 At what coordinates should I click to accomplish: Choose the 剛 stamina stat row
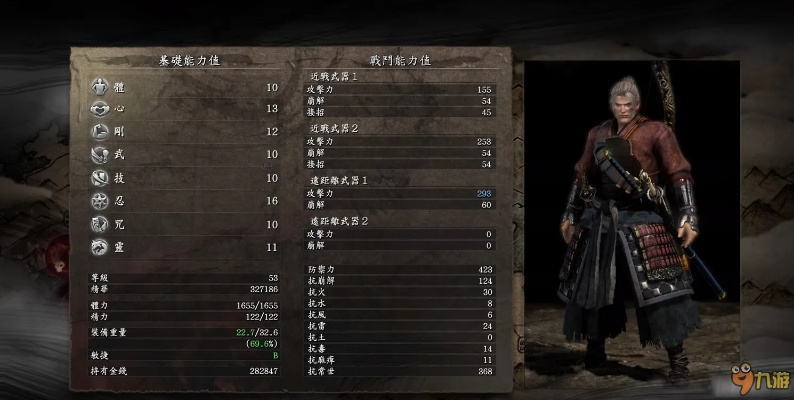(x=185, y=132)
